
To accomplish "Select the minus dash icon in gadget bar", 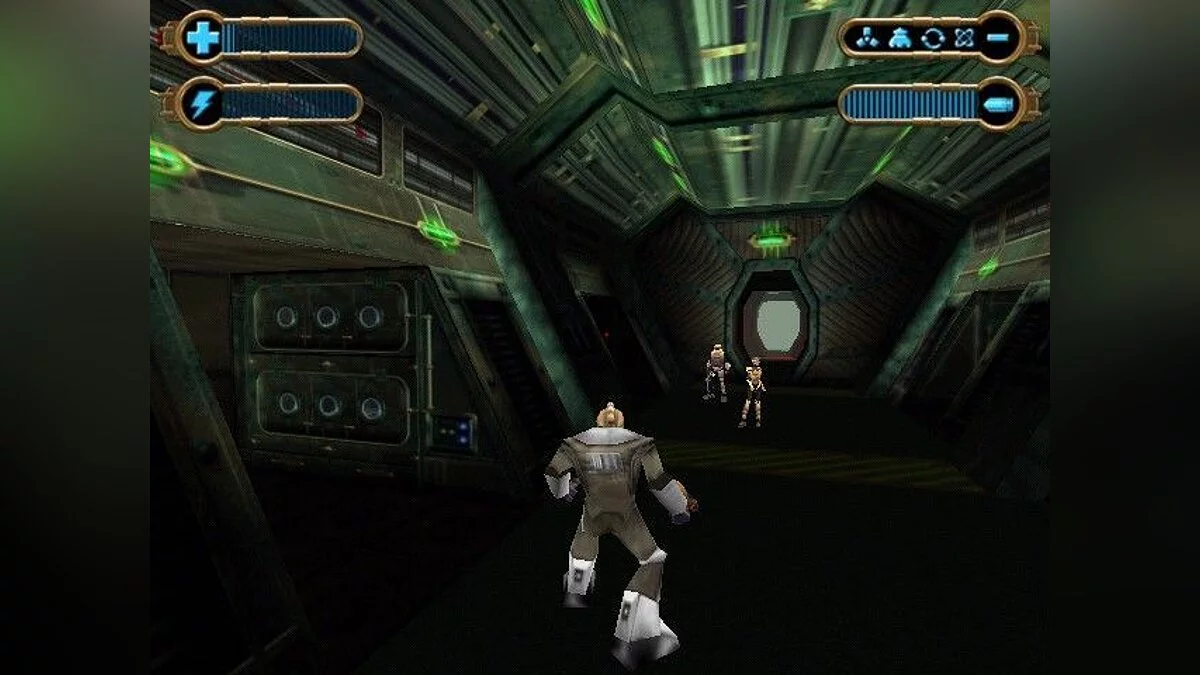I will [x=1000, y=38].
